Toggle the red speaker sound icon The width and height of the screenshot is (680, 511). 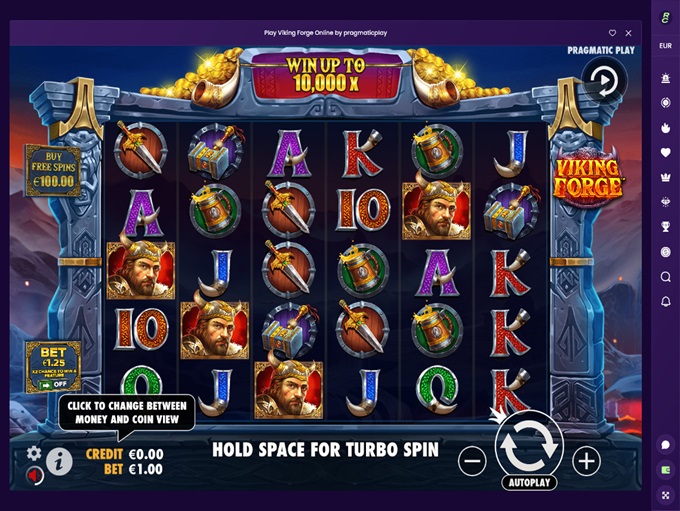[x=34, y=476]
